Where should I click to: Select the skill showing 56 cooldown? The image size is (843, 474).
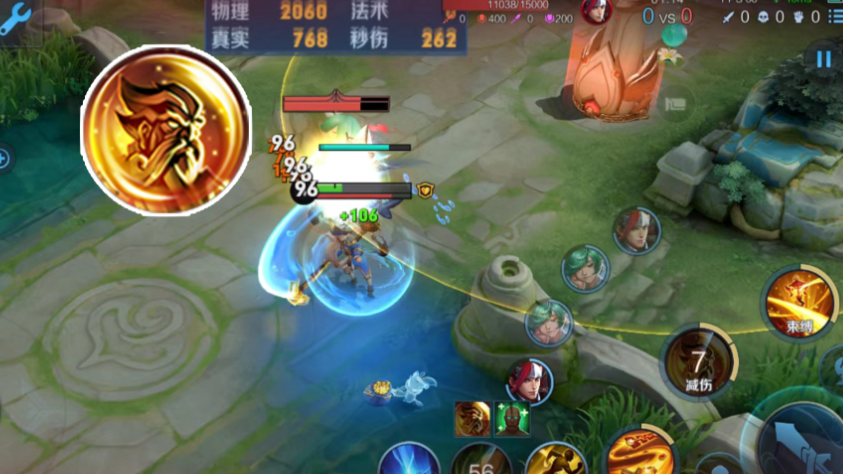tap(481, 463)
